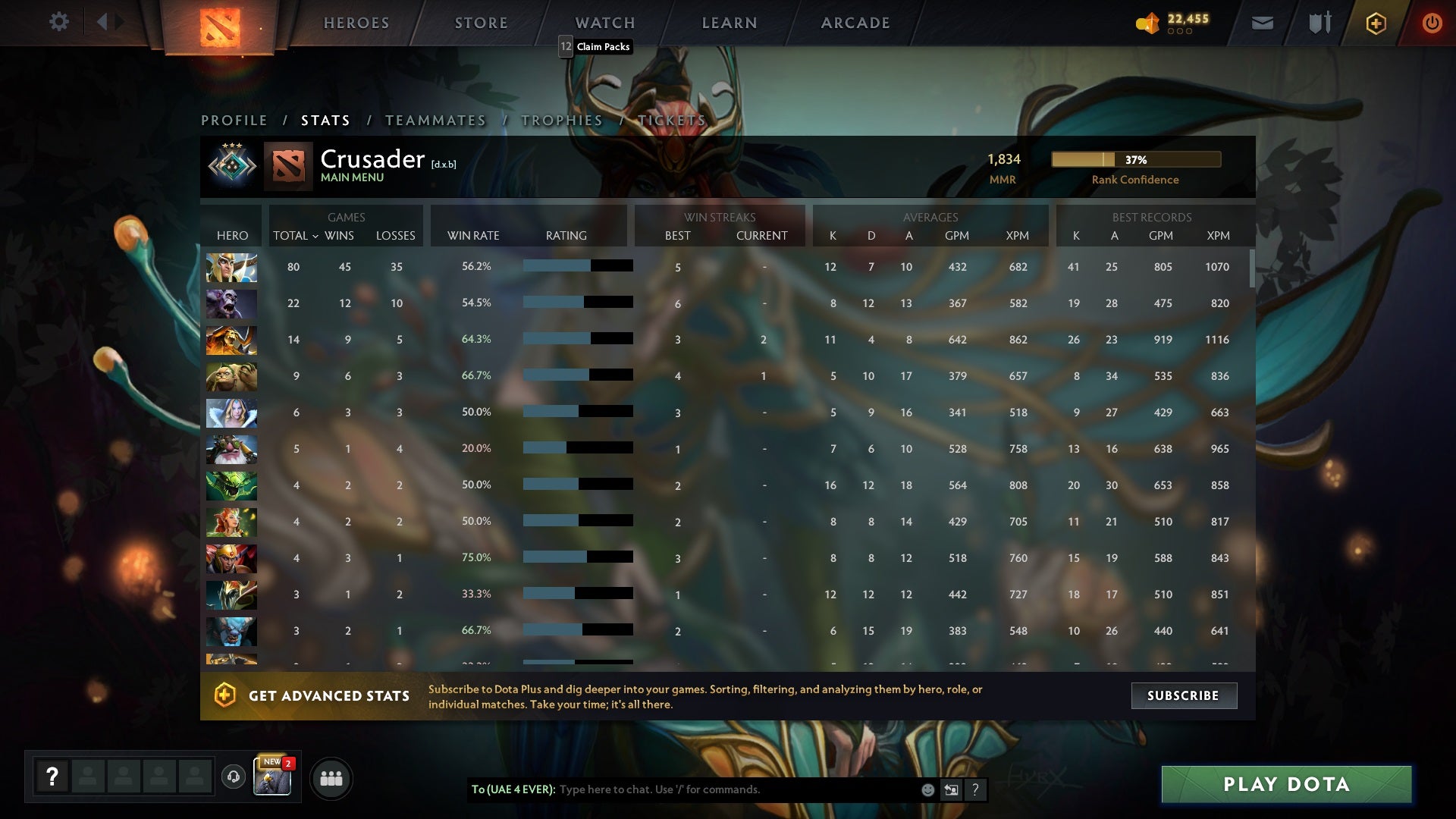Screen dimensions: 1456x819
Task: Toggle the emoticon panel in the chat bar
Action: pyautogui.click(x=927, y=789)
